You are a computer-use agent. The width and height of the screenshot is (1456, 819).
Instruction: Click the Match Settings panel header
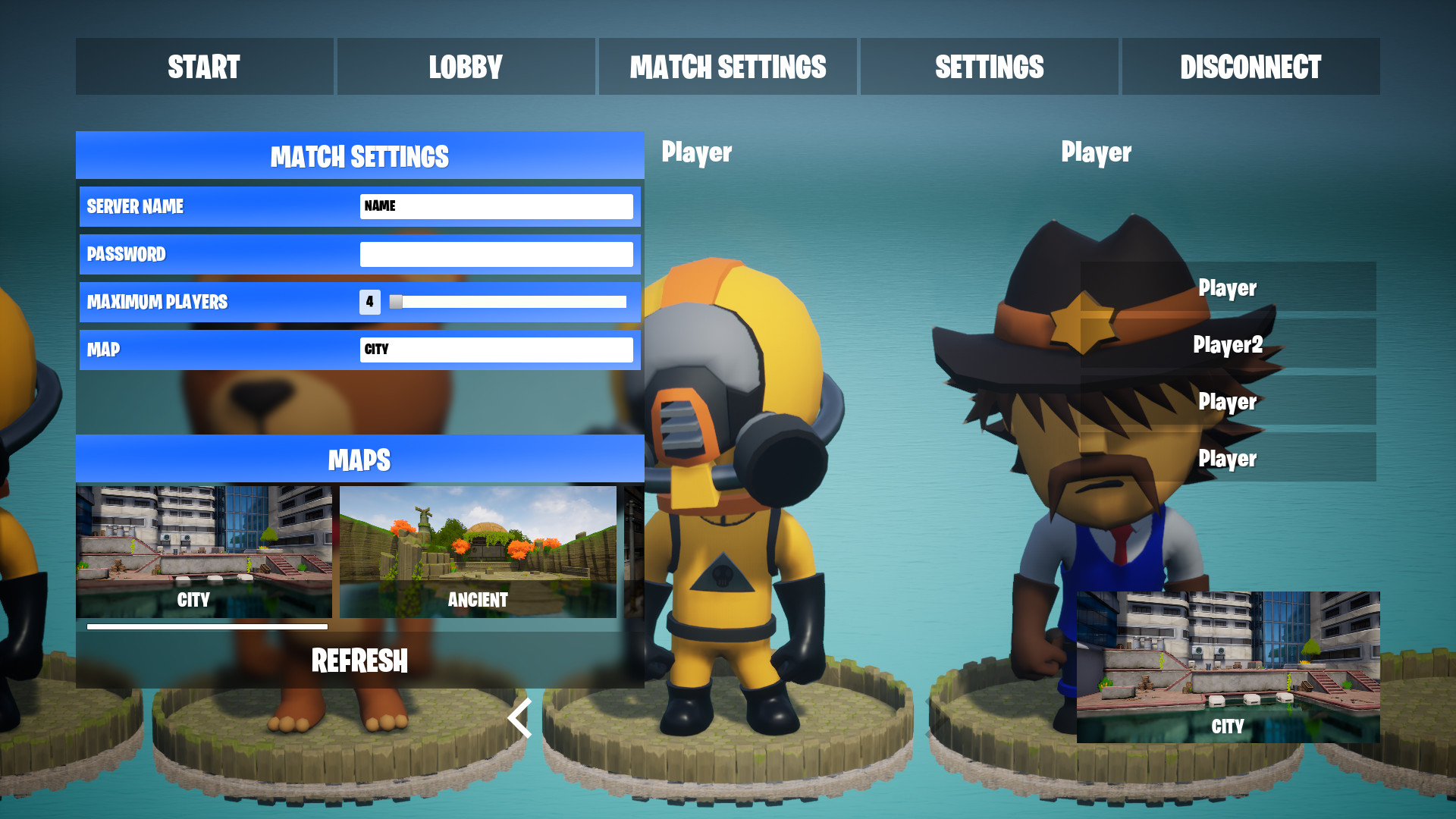pyautogui.click(x=359, y=155)
